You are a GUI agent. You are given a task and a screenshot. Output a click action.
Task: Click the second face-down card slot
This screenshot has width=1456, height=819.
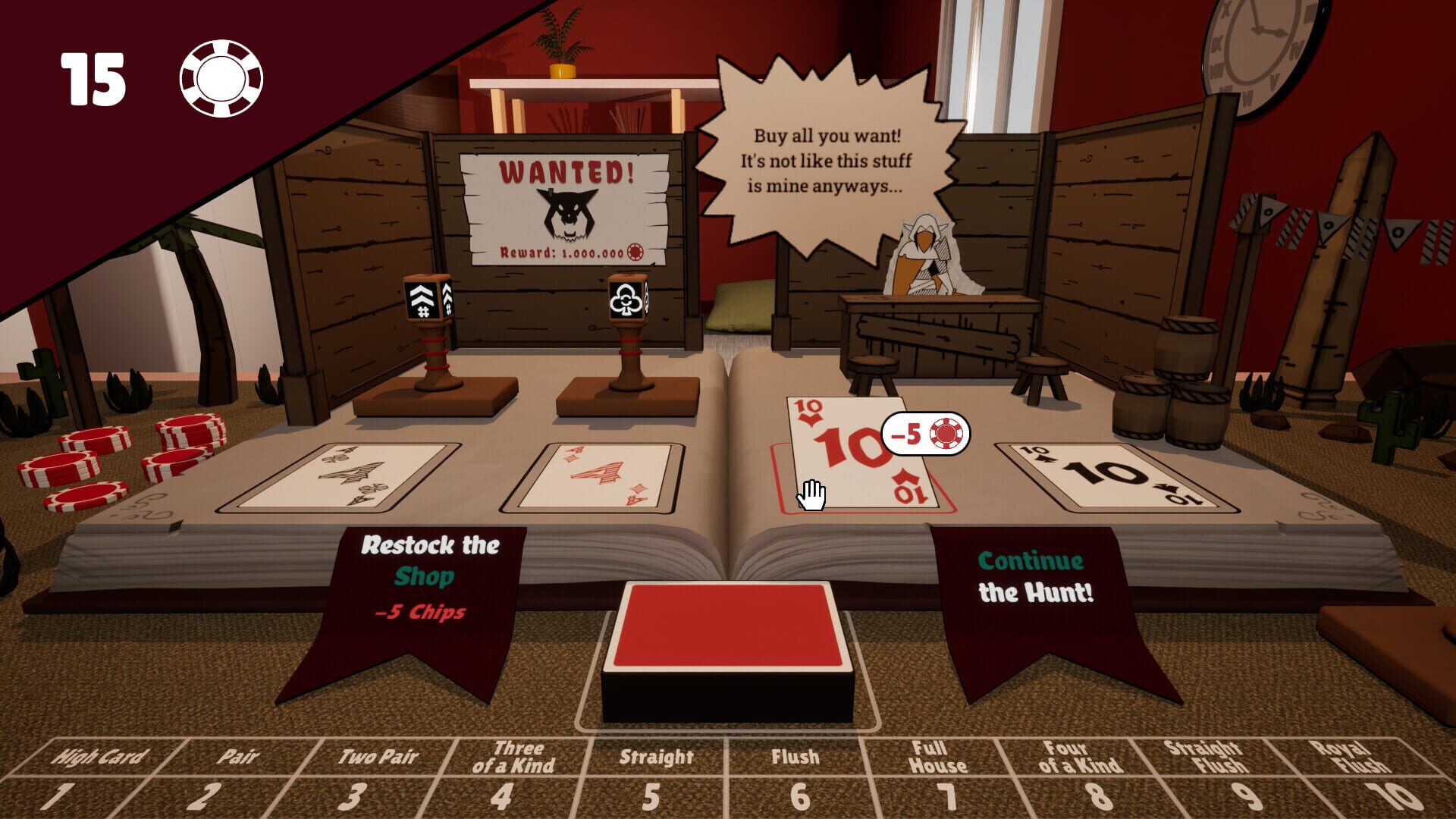[599, 474]
